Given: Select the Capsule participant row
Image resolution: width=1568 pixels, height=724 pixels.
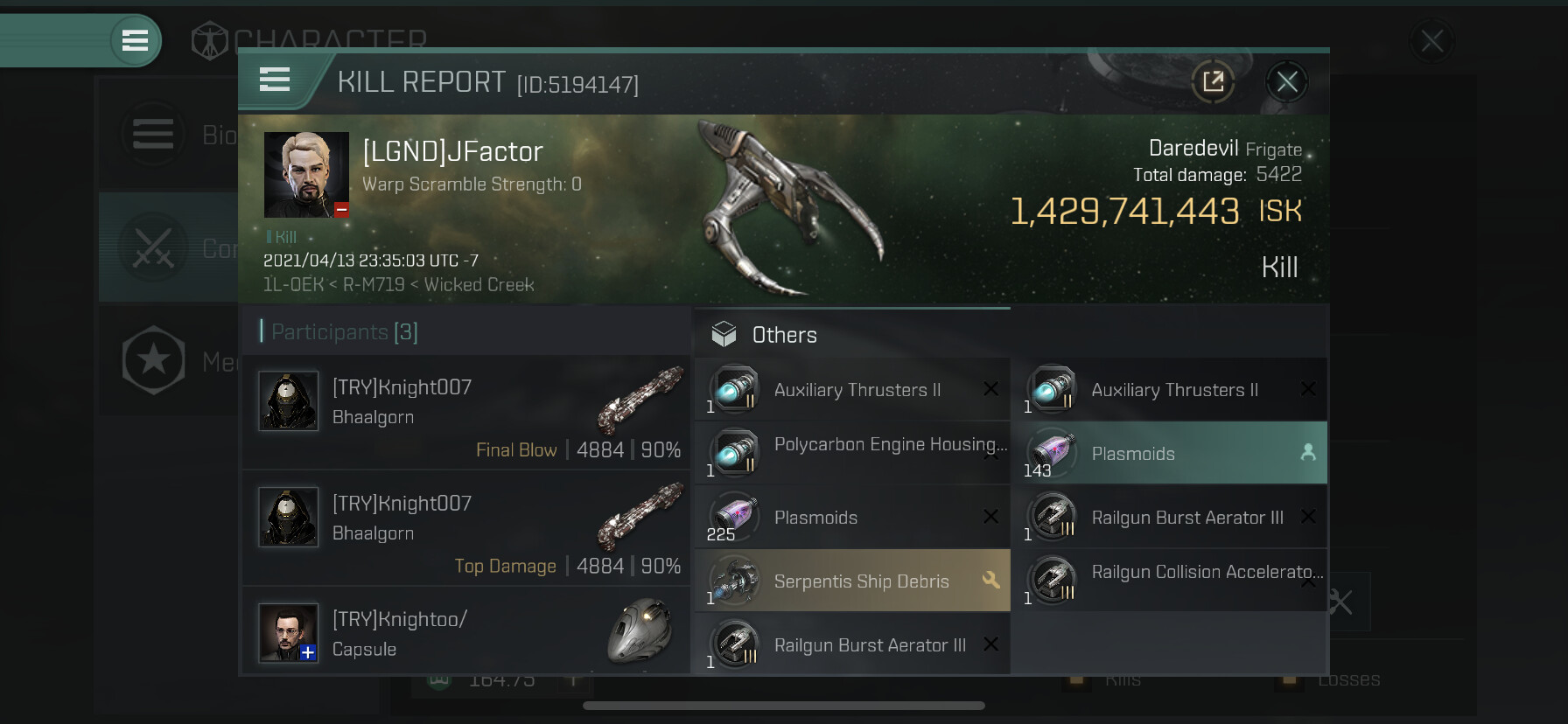Looking at the screenshot, I should click(x=465, y=633).
